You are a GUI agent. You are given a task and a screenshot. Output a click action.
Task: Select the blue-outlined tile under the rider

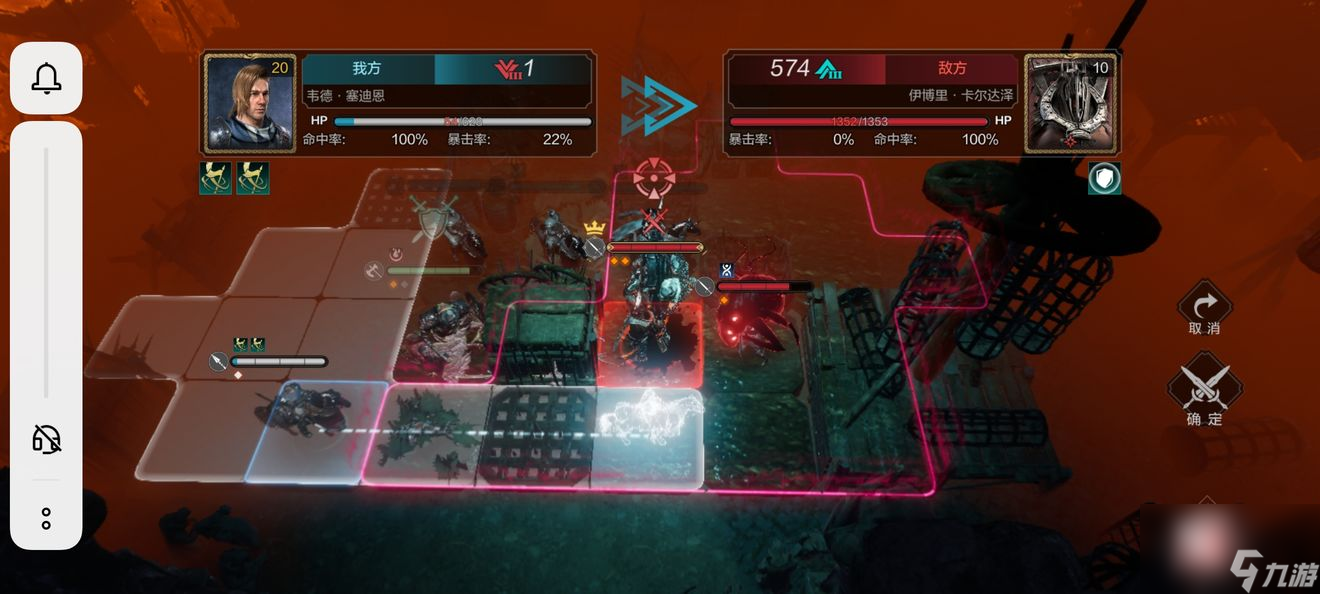click(310, 432)
